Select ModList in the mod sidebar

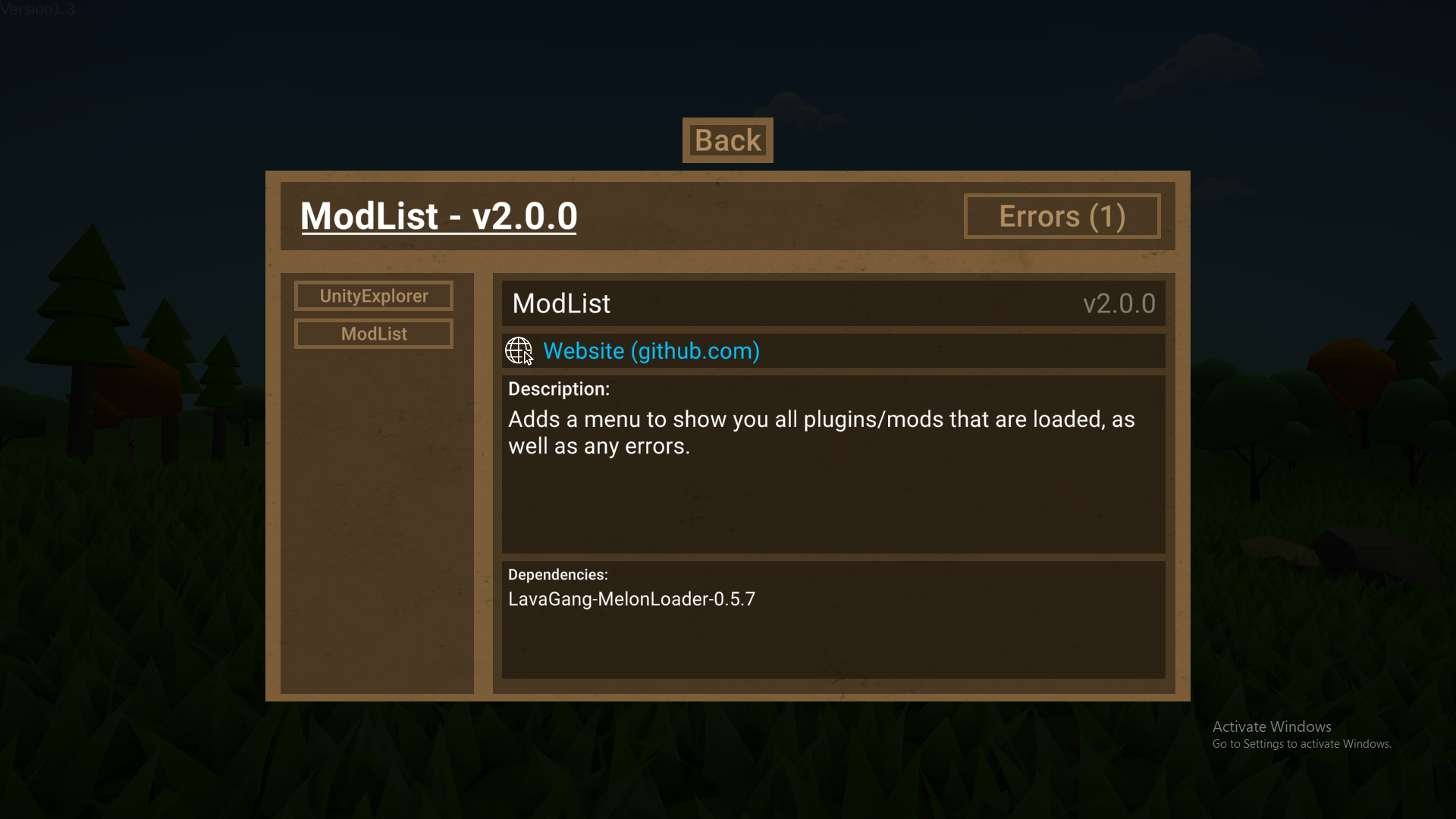coord(373,334)
